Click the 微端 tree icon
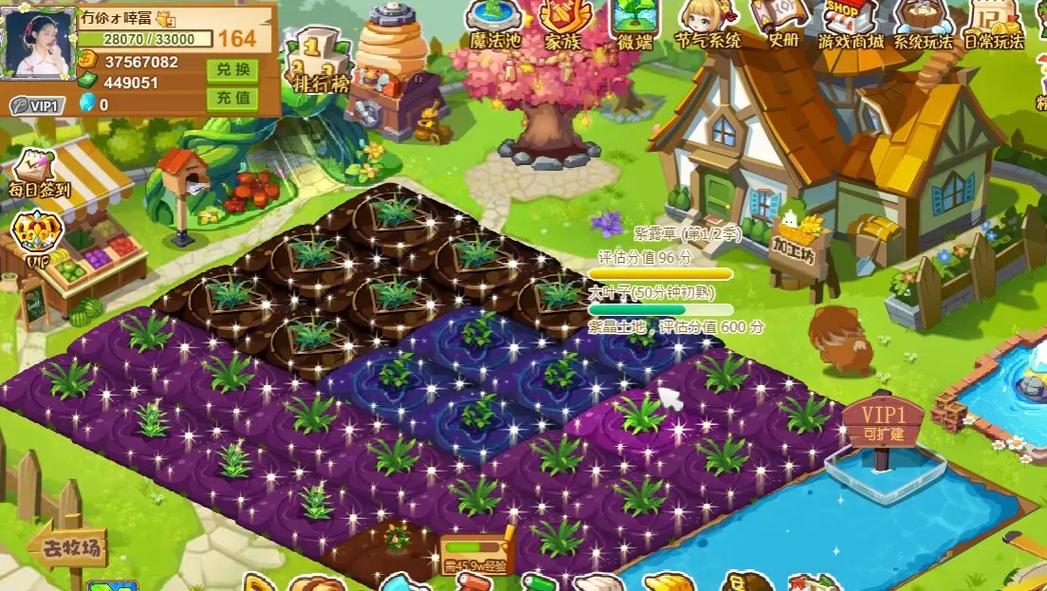Image resolution: width=1047 pixels, height=591 pixels. point(634,23)
